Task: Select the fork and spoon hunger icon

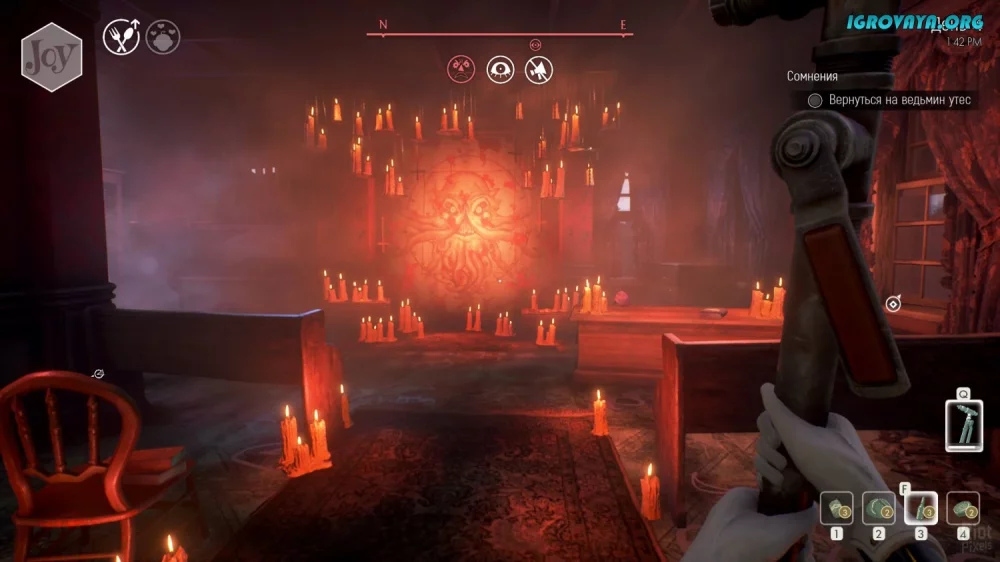Action: coord(121,39)
